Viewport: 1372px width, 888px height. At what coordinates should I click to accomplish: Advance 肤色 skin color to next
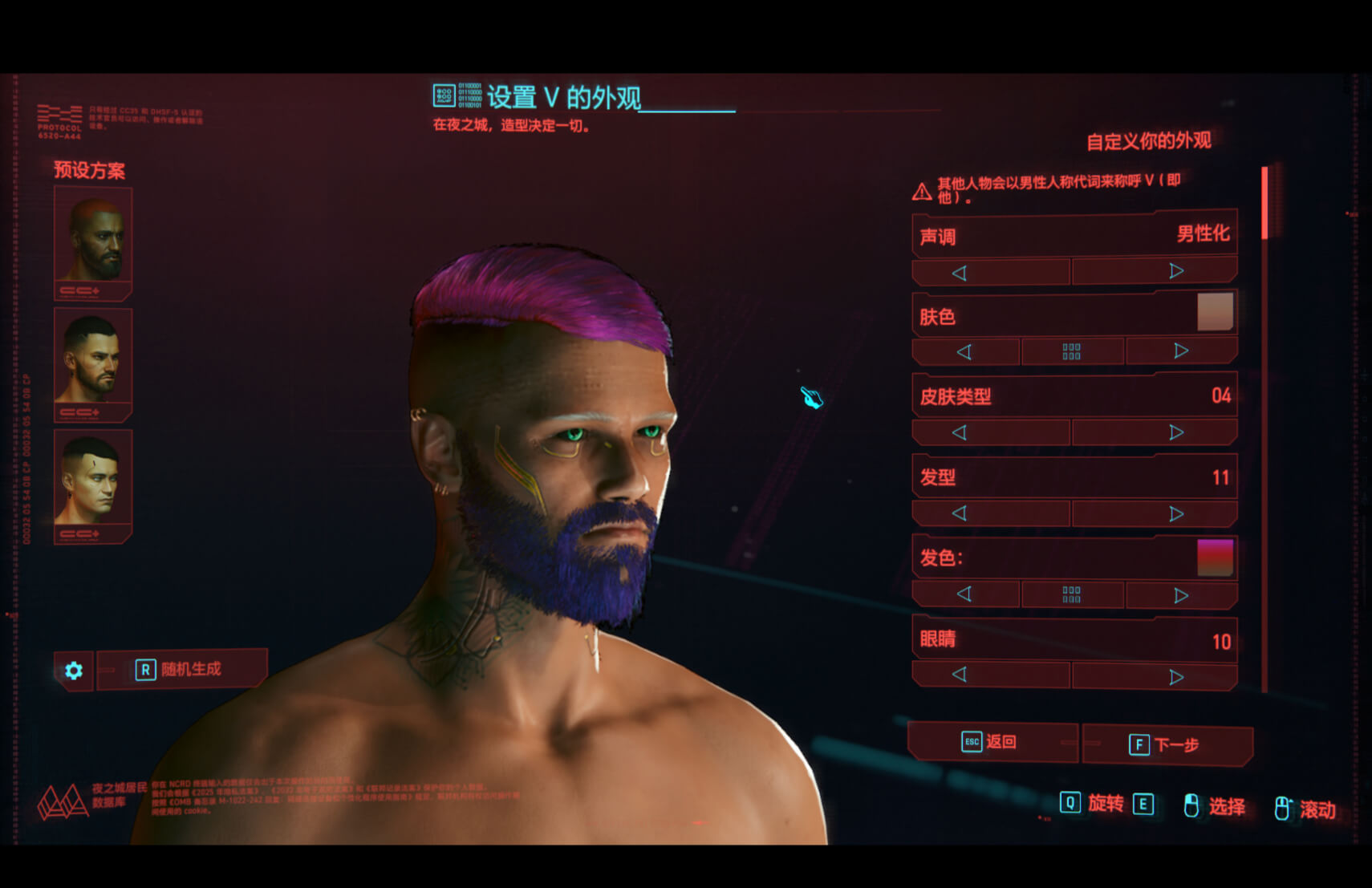tap(1180, 351)
